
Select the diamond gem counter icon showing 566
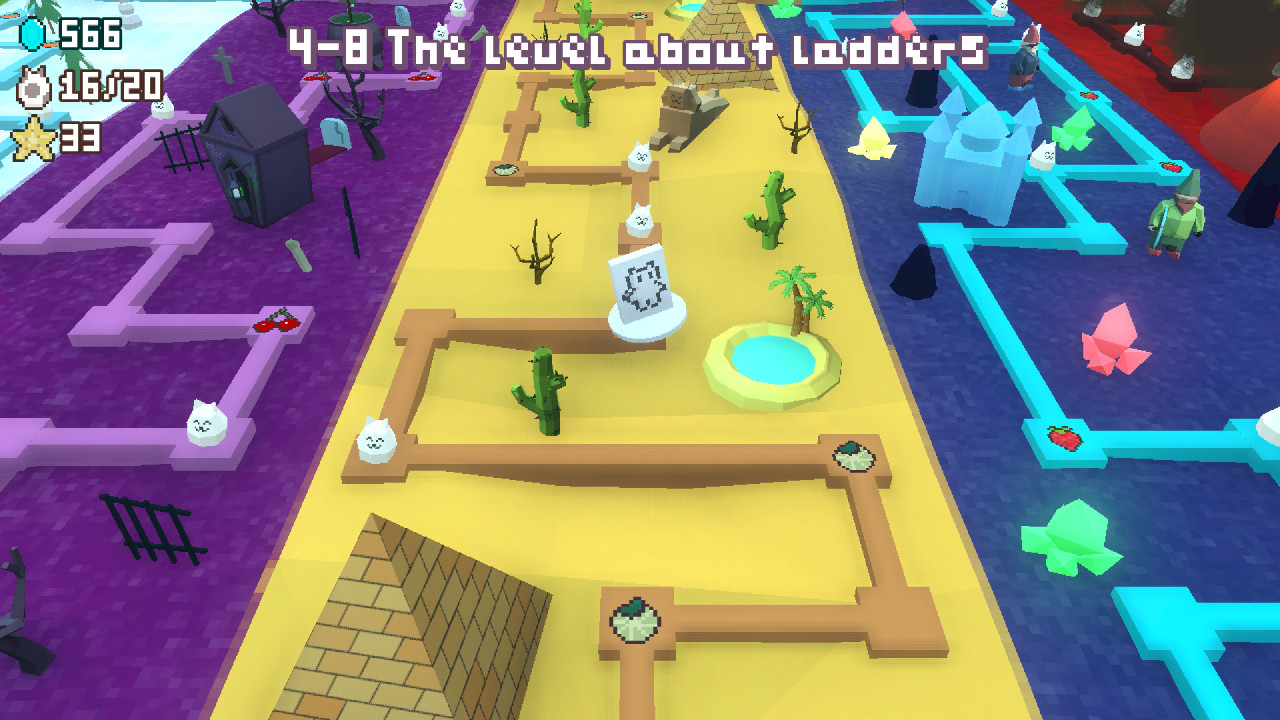pos(30,35)
